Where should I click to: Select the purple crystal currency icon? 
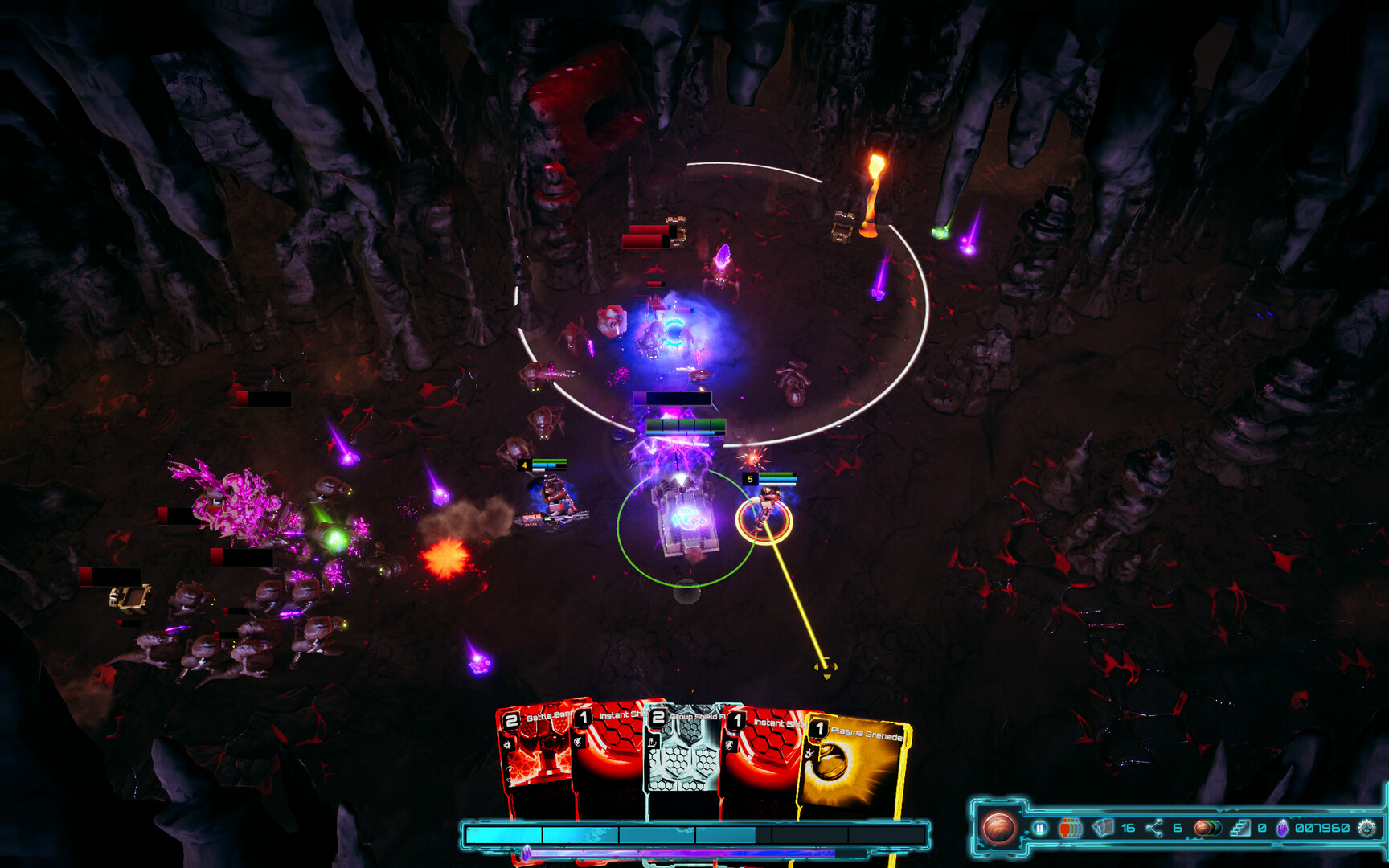pyautogui.click(x=1283, y=829)
